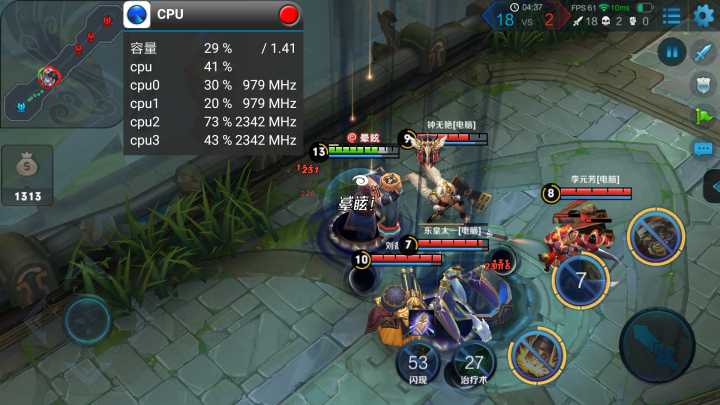The width and height of the screenshot is (720, 405).
Task: Tap the round pause button
Action: 671,52
